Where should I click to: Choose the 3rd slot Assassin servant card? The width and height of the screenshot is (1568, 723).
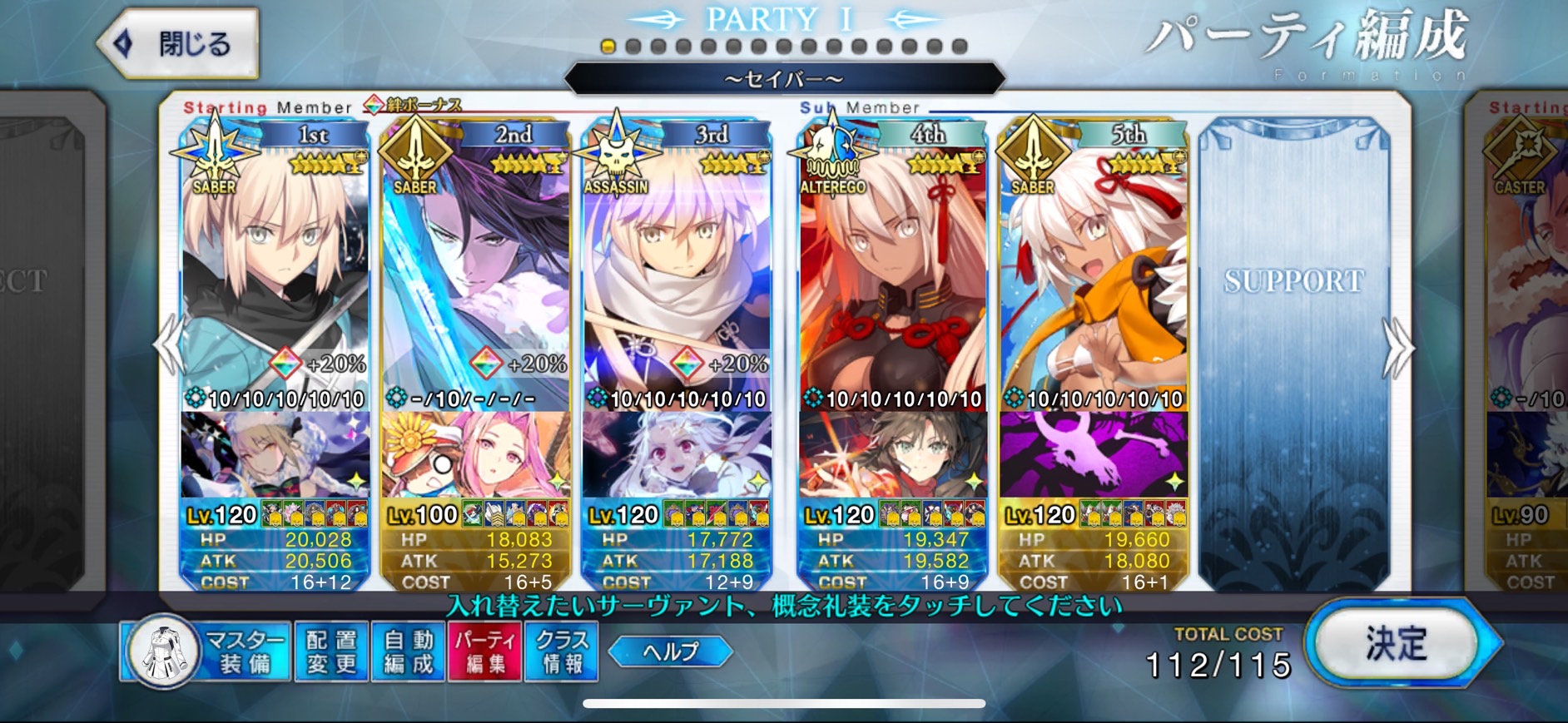[677, 266]
